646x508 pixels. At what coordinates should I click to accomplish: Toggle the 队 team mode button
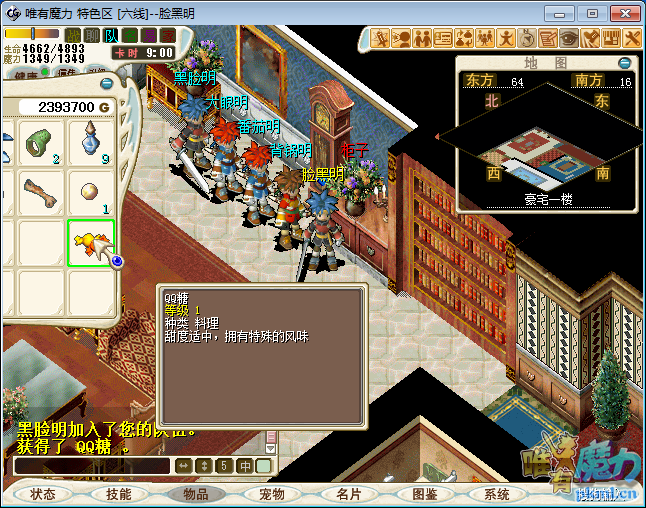click(111, 36)
